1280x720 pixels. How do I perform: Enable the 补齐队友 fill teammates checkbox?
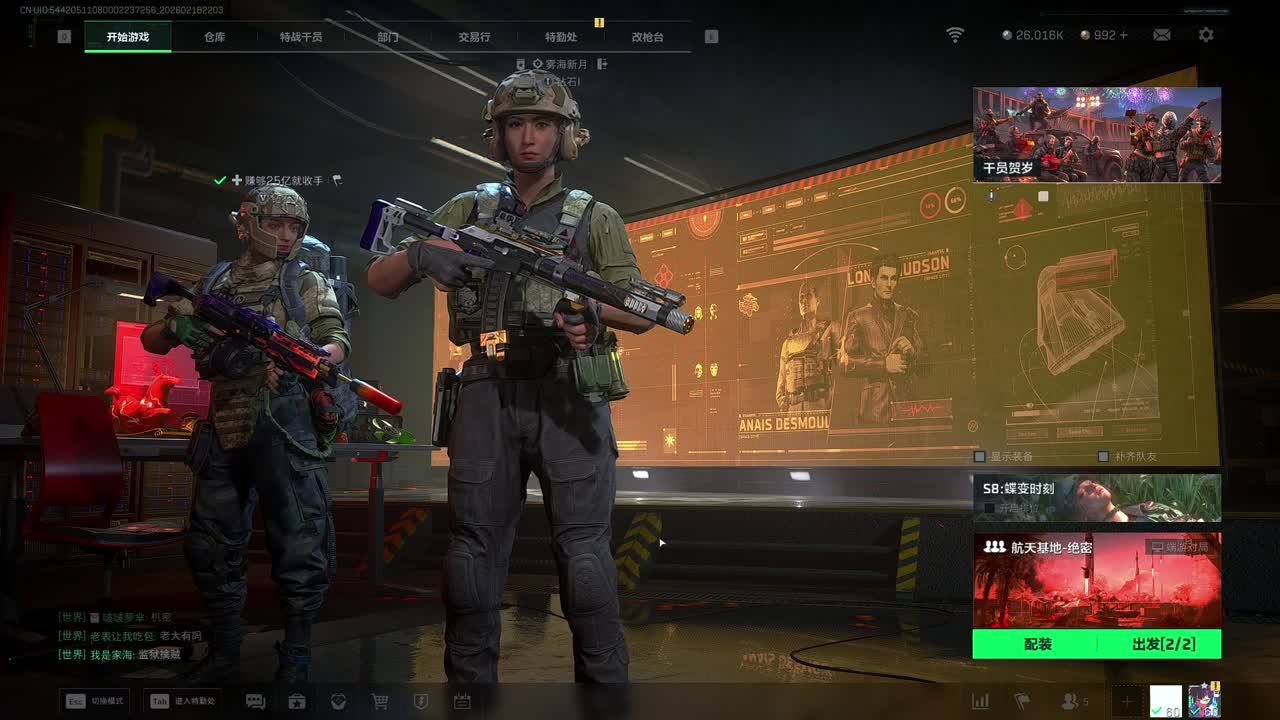1103,457
